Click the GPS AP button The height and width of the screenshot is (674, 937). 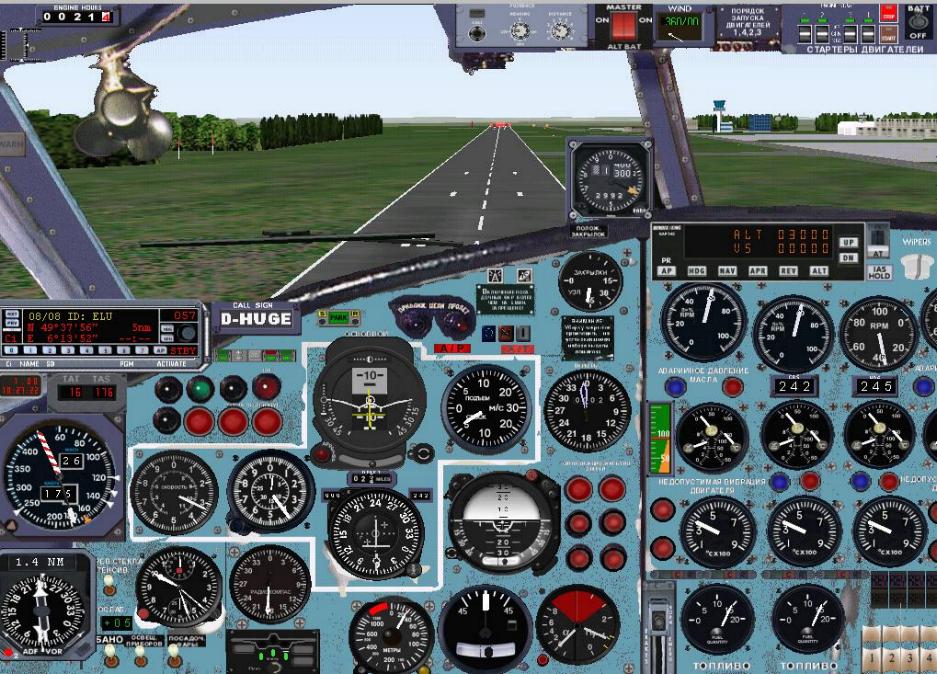click(160, 352)
